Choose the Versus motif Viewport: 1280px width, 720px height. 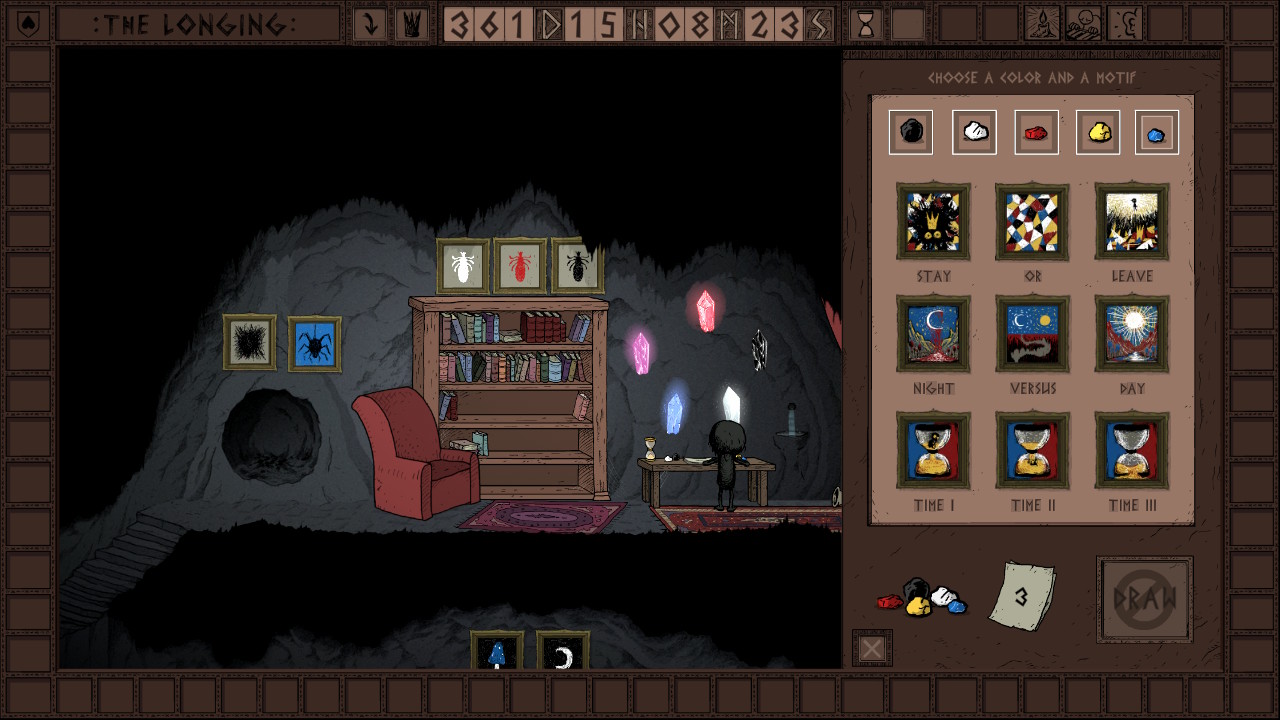point(1032,334)
